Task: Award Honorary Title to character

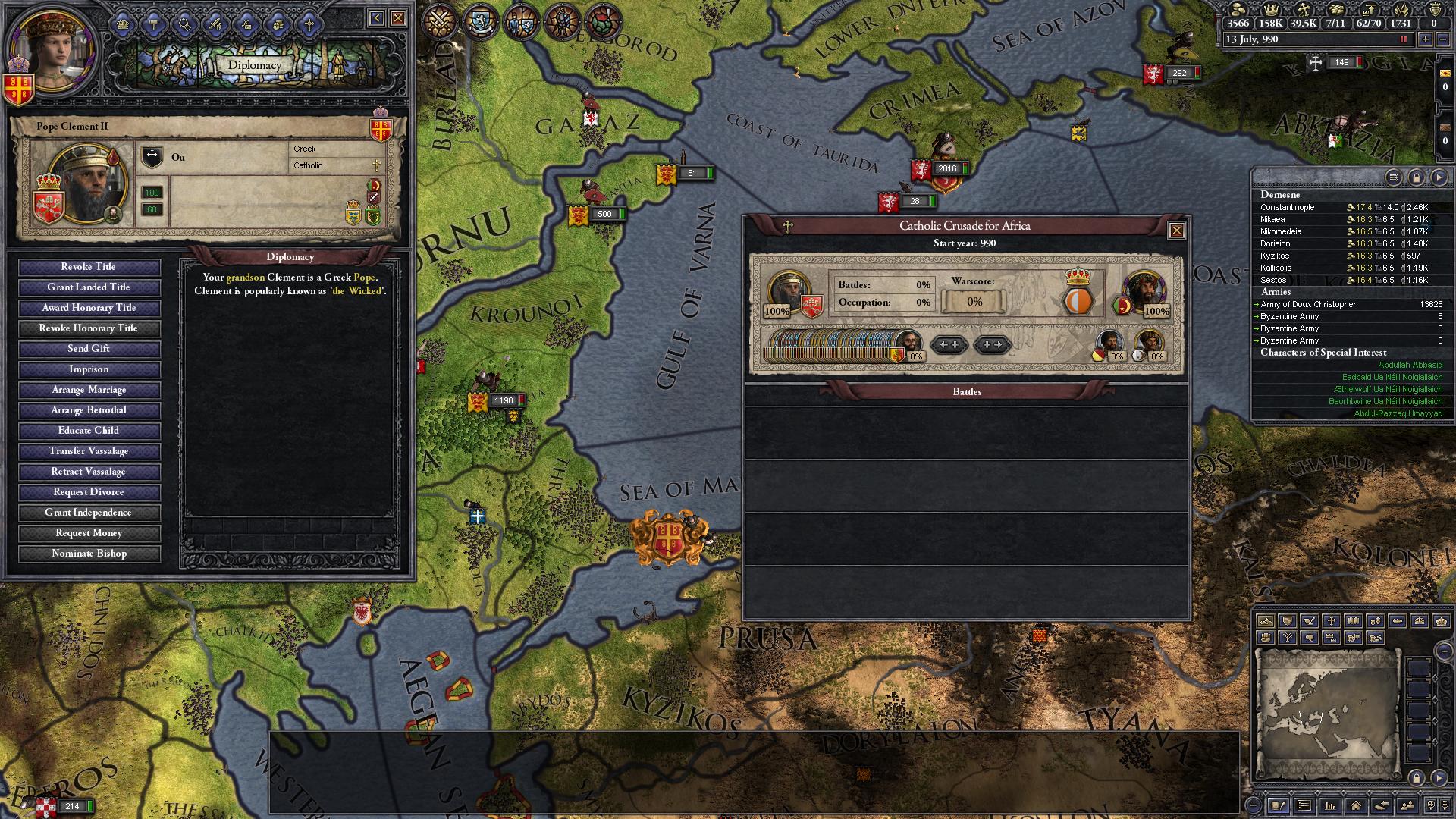Action: 89,308
